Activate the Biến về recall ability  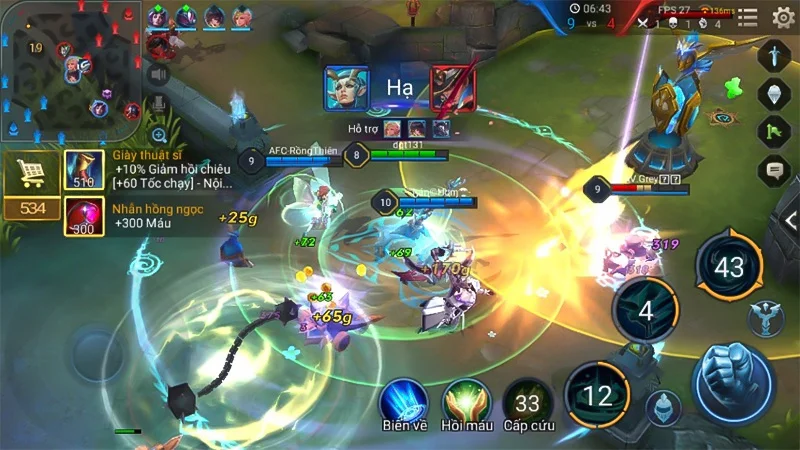tap(404, 400)
